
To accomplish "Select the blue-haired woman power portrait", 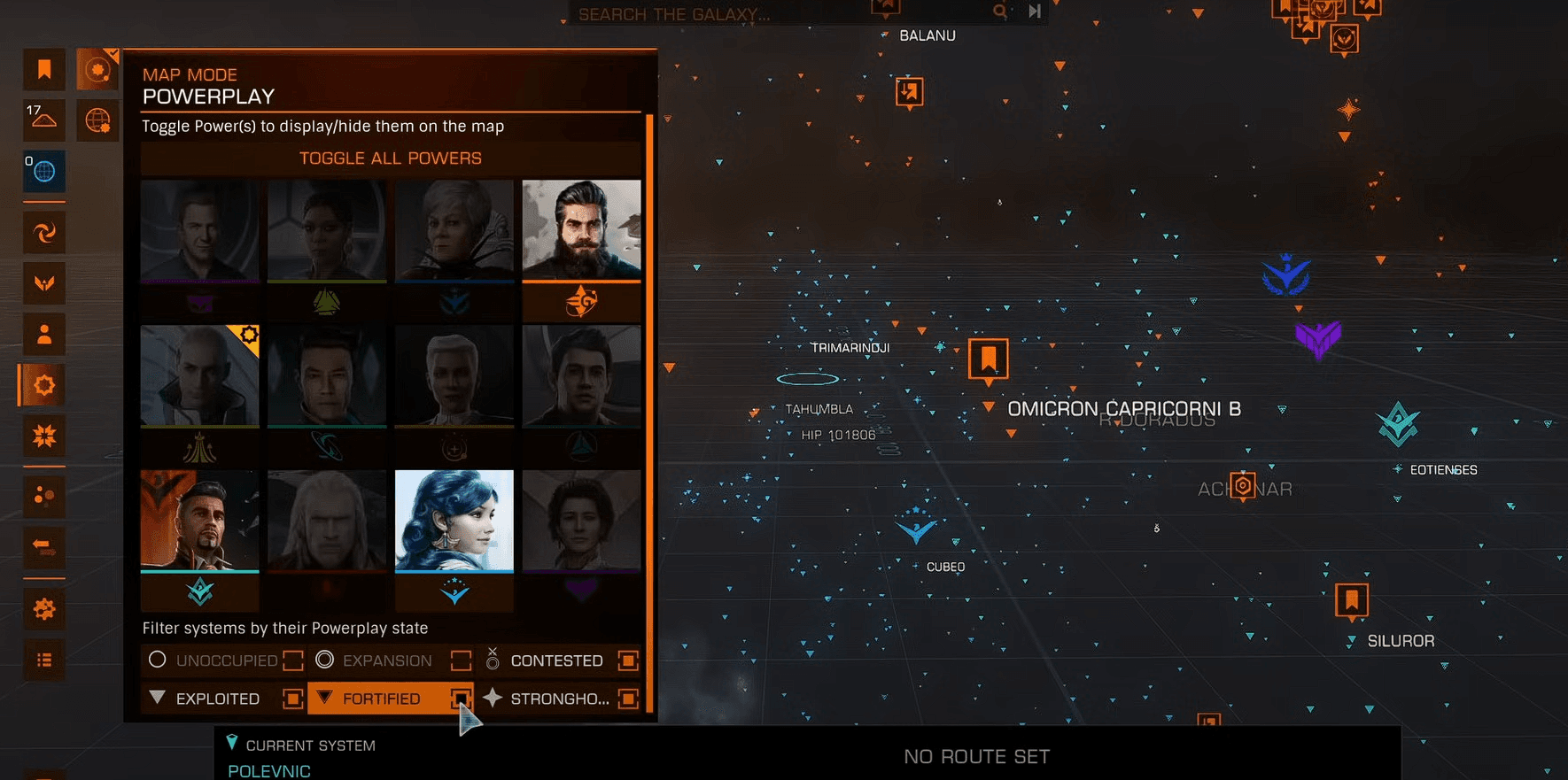I will point(454,521).
